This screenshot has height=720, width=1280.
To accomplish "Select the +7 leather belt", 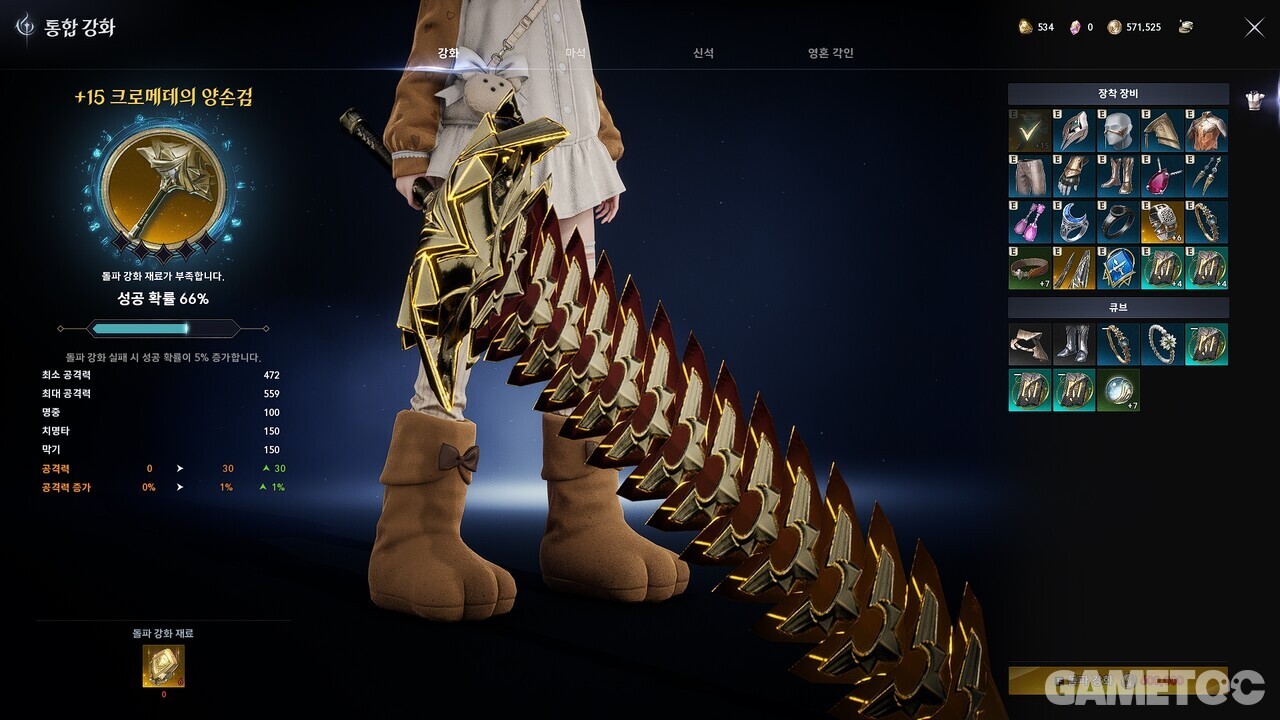I will pos(1029,267).
